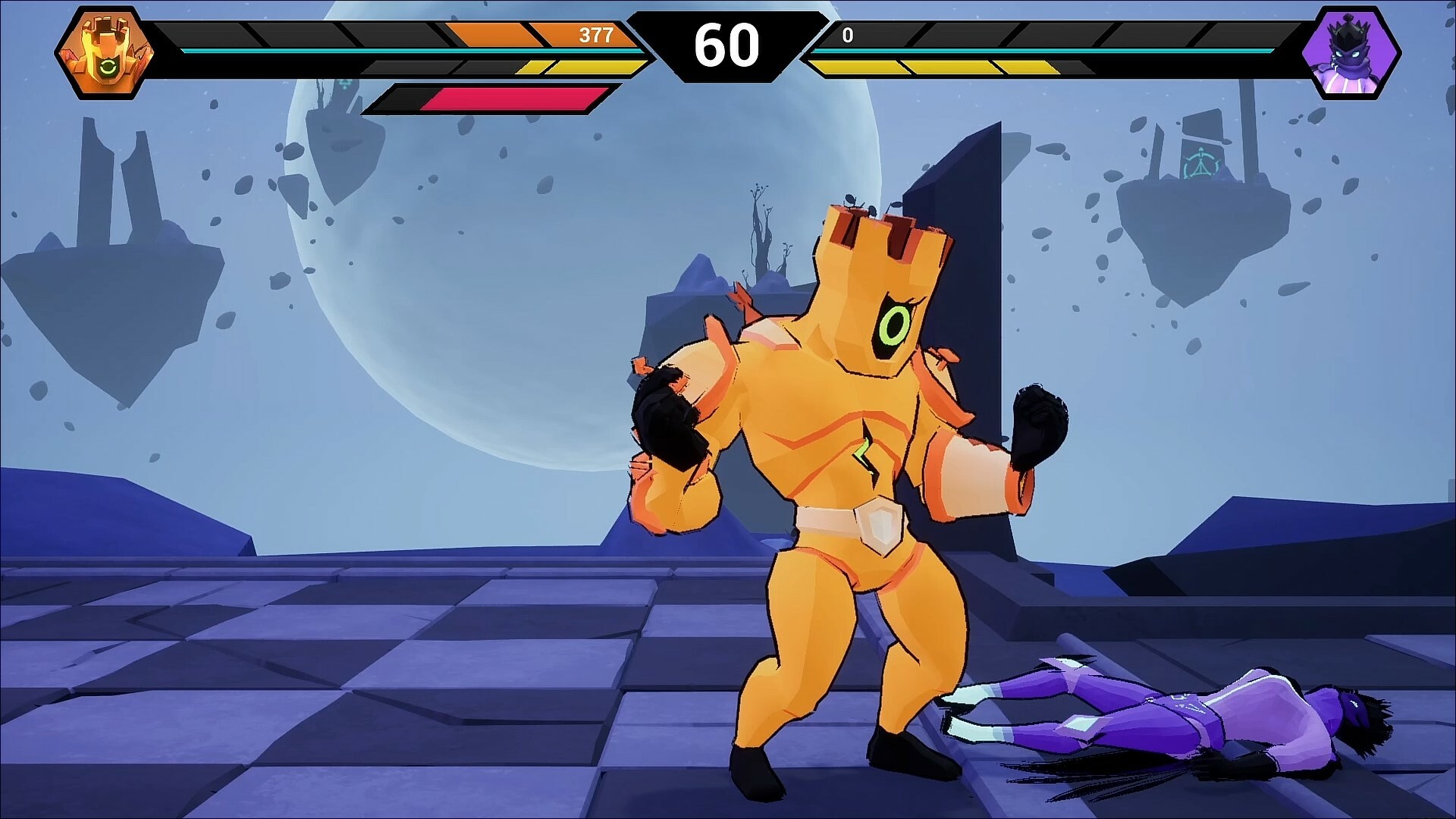Click the 60 round timer
This screenshot has height=819, width=1456.
tap(728, 45)
